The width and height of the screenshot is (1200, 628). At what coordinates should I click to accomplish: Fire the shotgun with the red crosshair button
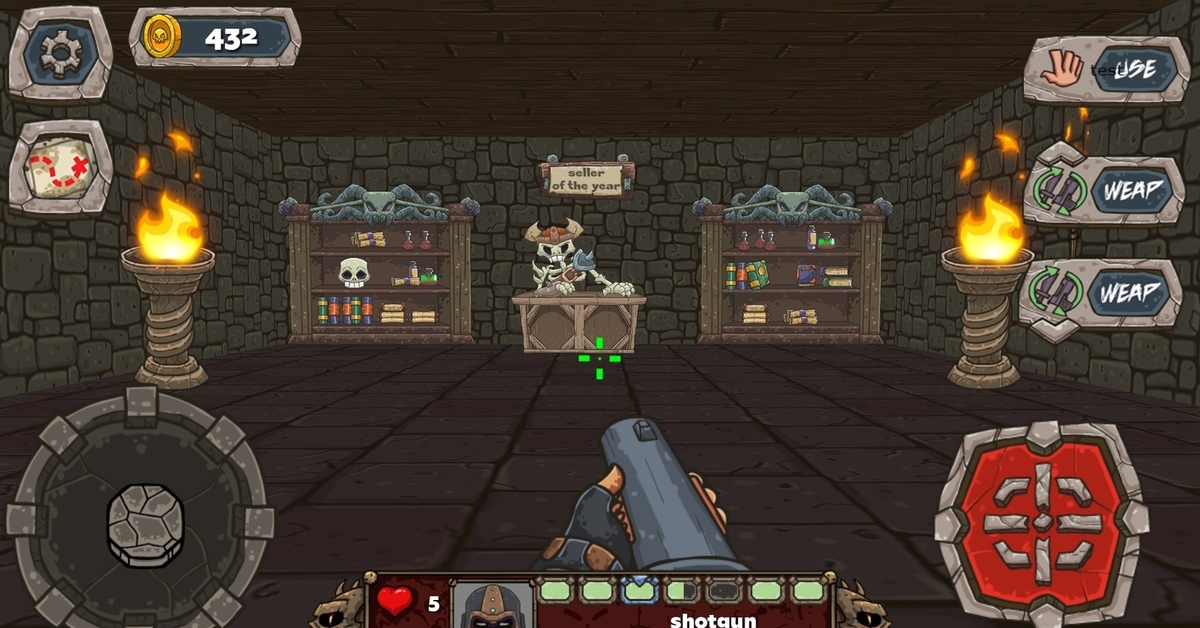[x=1042, y=522]
